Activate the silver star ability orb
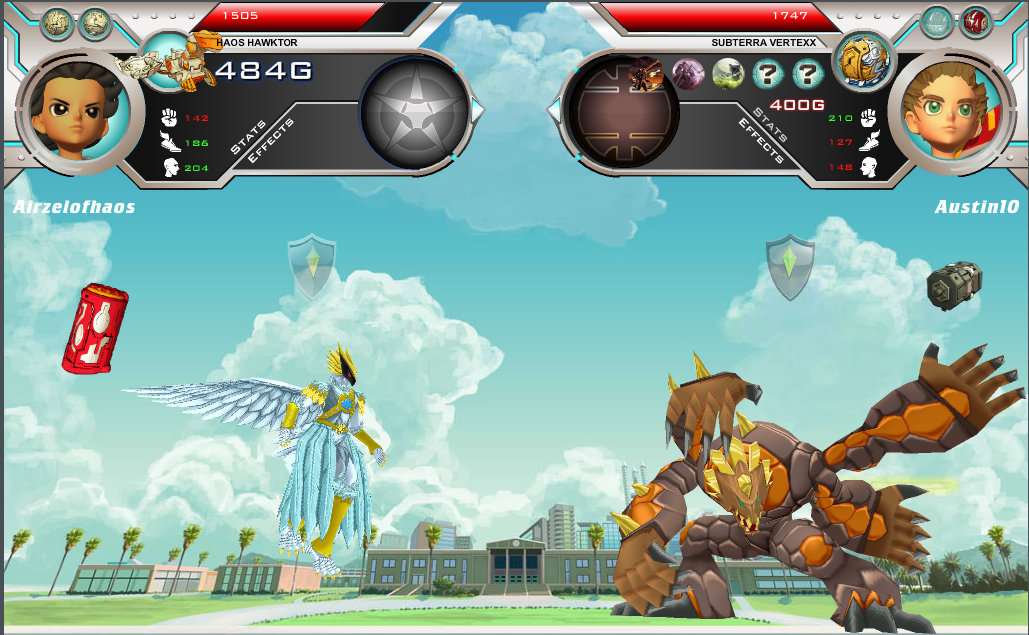This screenshot has height=635, width=1029. (414, 112)
